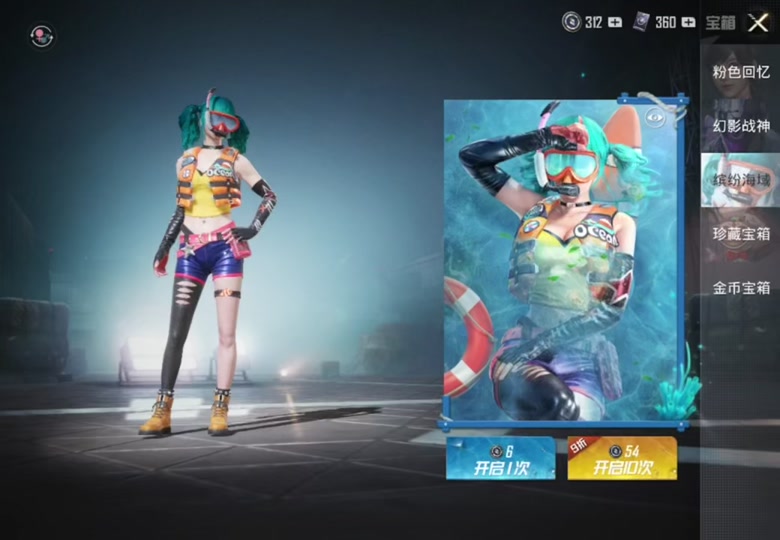The width and height of the screenshot is (780, 540).
Task: Open the 金币宝箱 tab
Action: (x=741, y=288)
